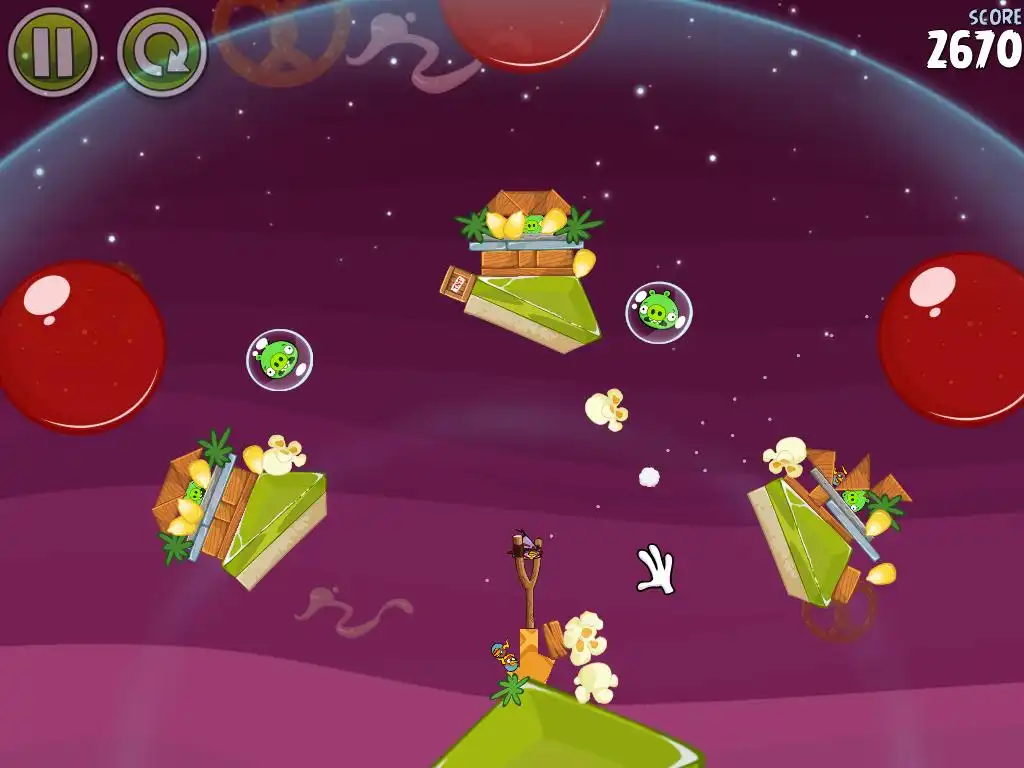The height and width of the screenshot is (768, 1024).
Task: Restart the current level
Action: (162, 52)
